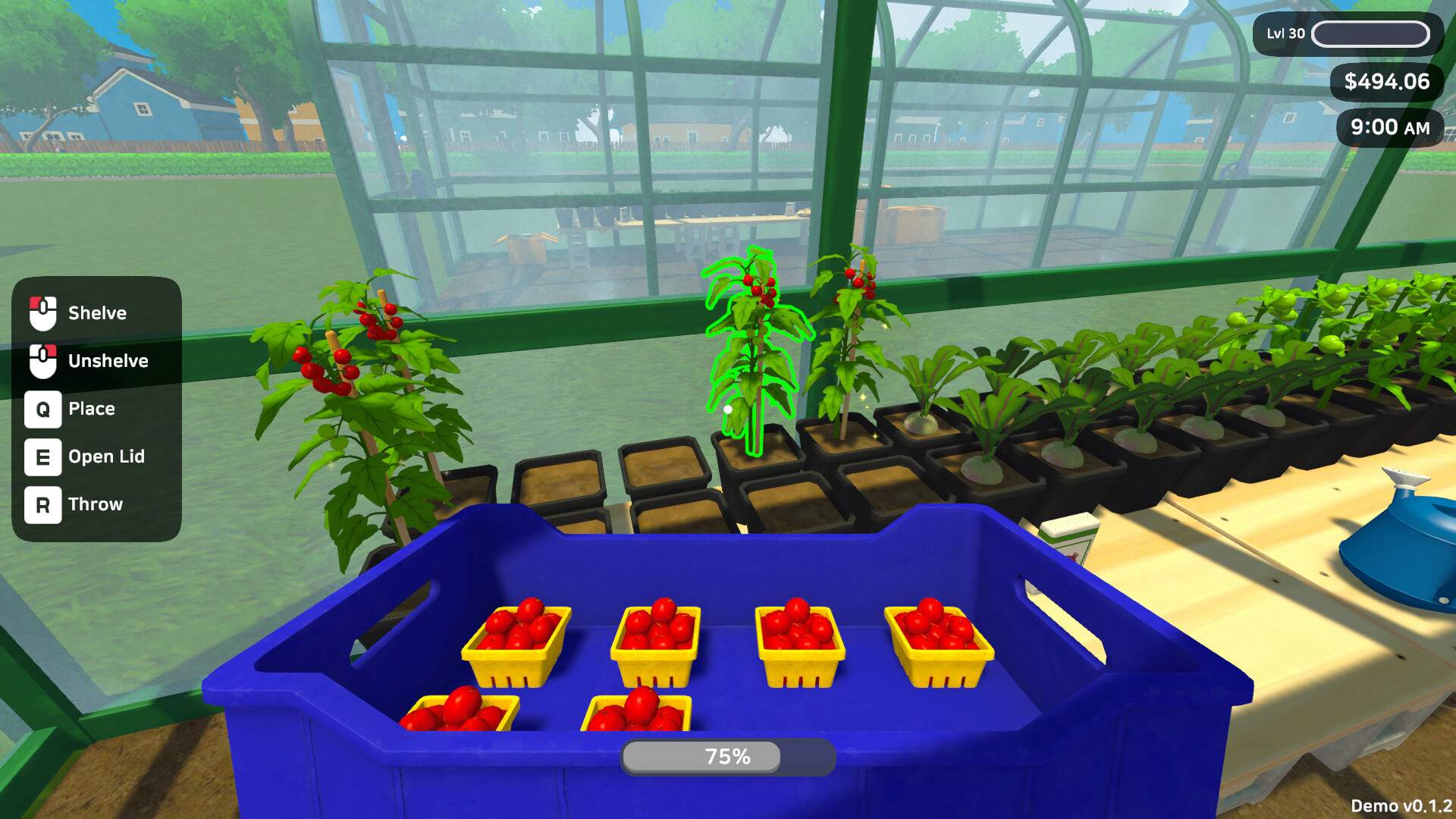Click the left mouse button Shelve icon
This screenshot has width=1456, height=819.
43,312
